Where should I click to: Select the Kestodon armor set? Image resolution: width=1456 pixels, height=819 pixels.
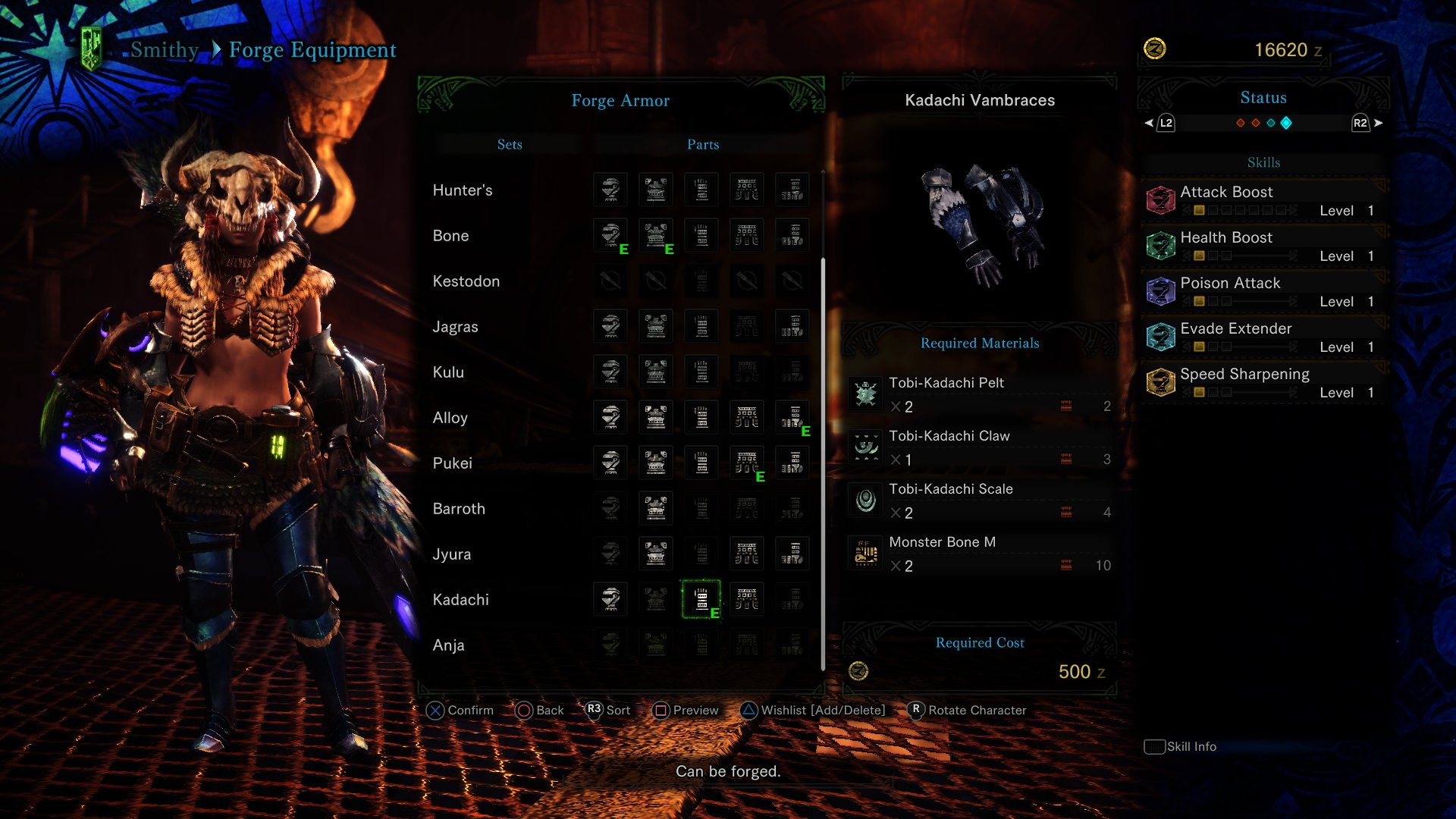(x=466, y=281)
